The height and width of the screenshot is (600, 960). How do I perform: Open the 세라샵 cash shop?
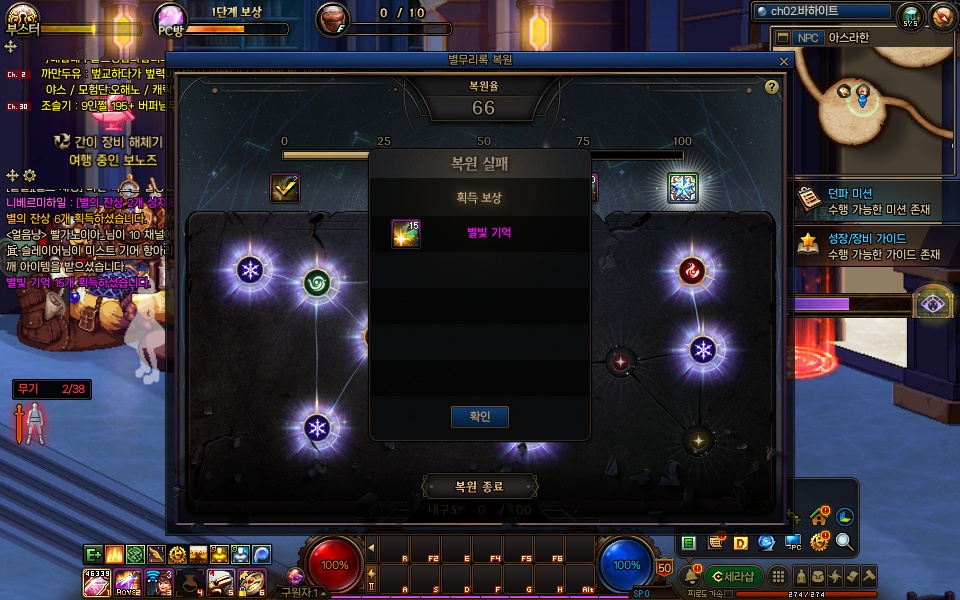click(x=733, y=576)
